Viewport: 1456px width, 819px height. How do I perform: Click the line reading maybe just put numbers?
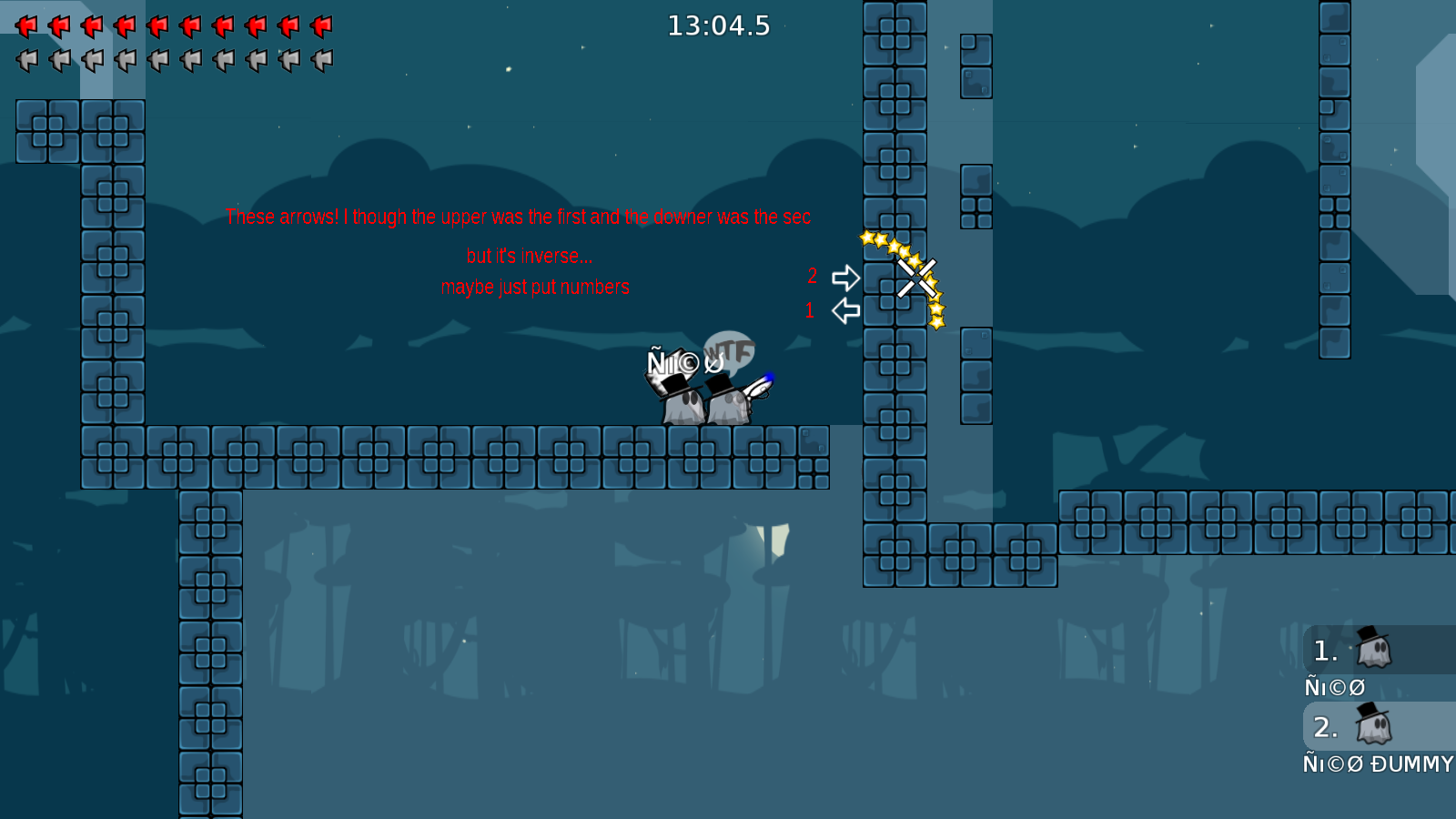tap(535, 287)
